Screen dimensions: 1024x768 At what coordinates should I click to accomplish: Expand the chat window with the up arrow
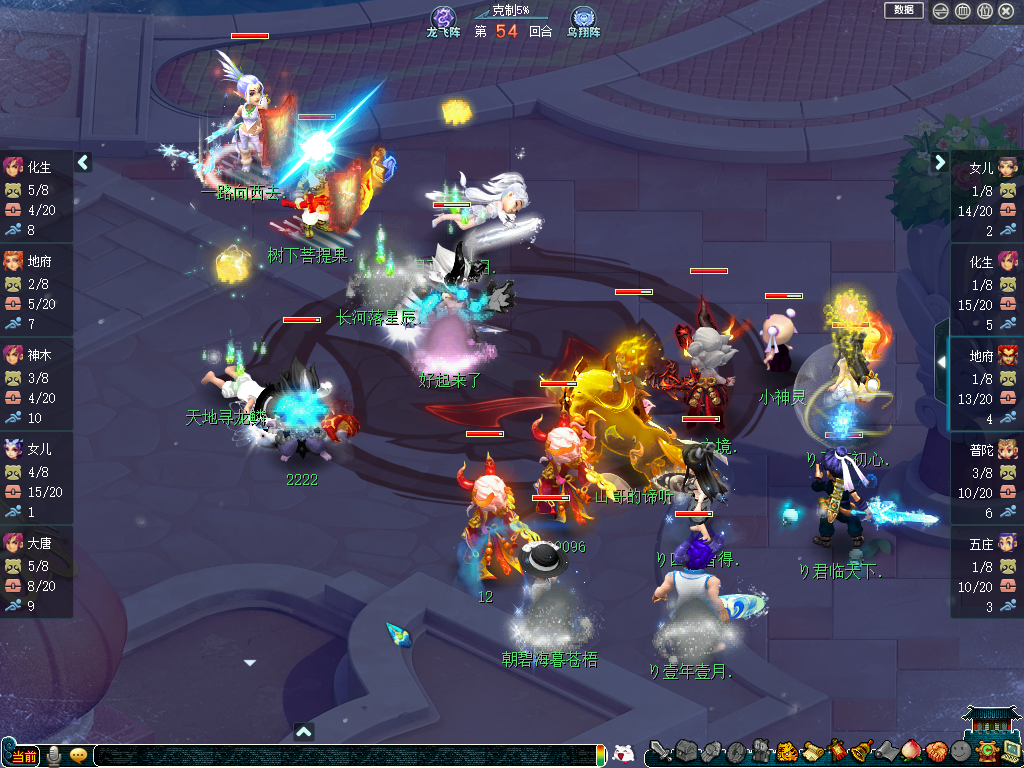coord(305,731)
